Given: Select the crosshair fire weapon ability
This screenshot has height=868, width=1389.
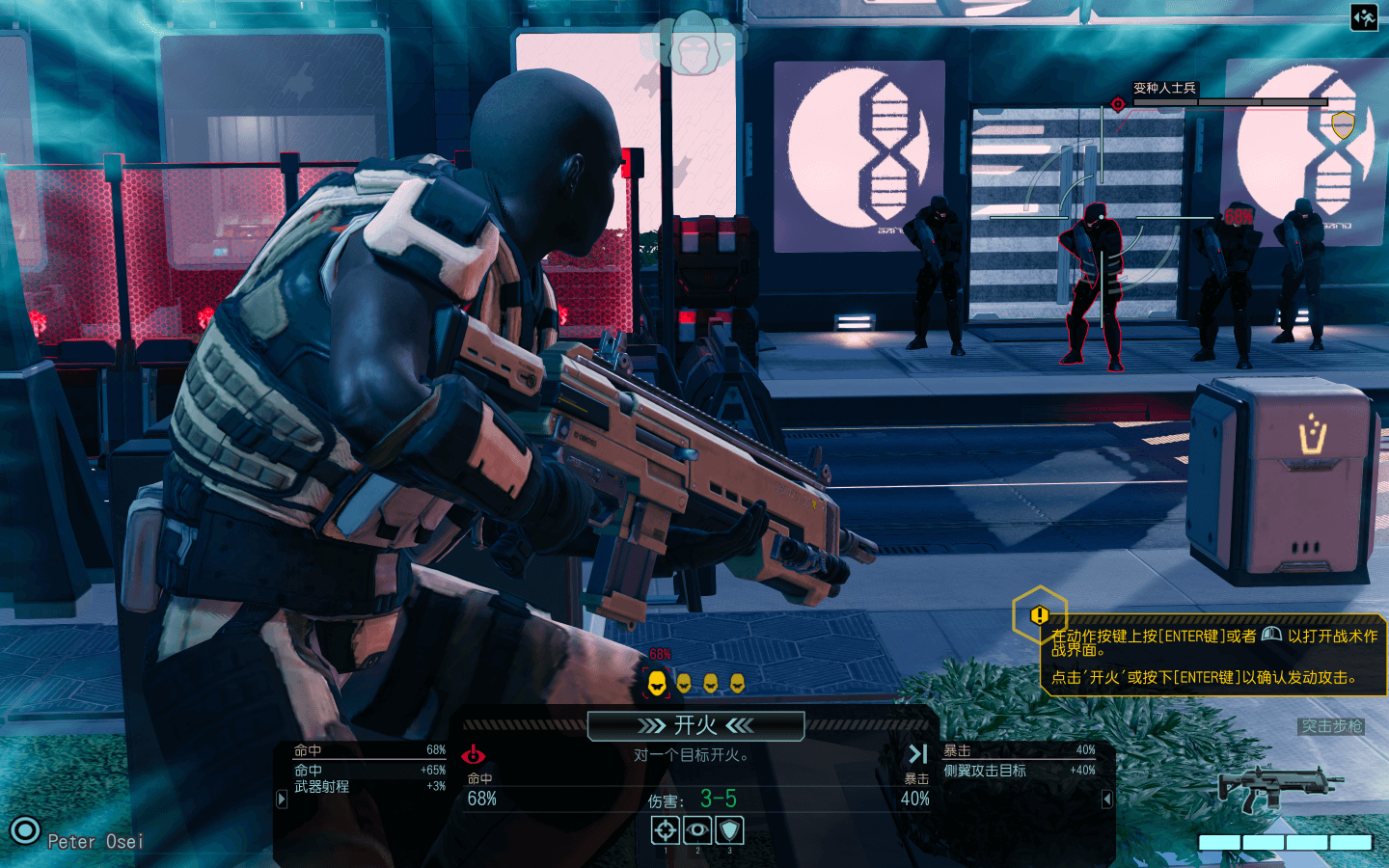Looking at the screenshot, I should click(x=666, y=829).
